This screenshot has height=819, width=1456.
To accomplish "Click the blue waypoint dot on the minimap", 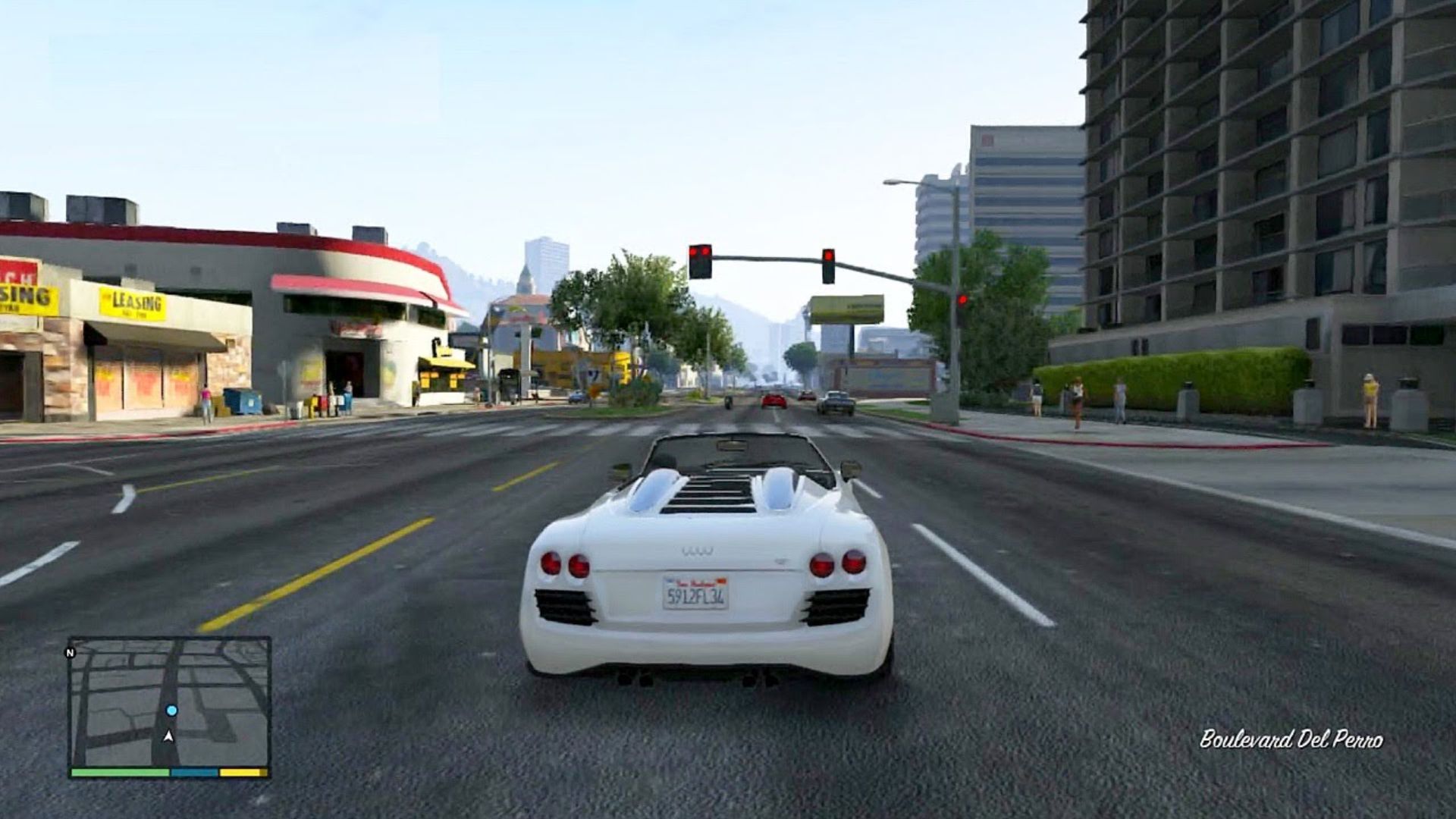I will [x=172, y=710].
